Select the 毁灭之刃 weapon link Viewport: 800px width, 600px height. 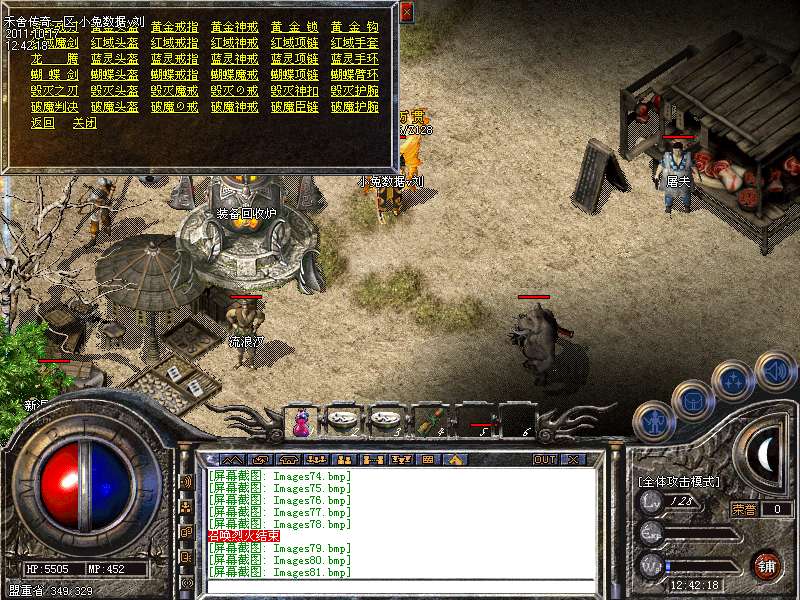click(x=54, y=91)
